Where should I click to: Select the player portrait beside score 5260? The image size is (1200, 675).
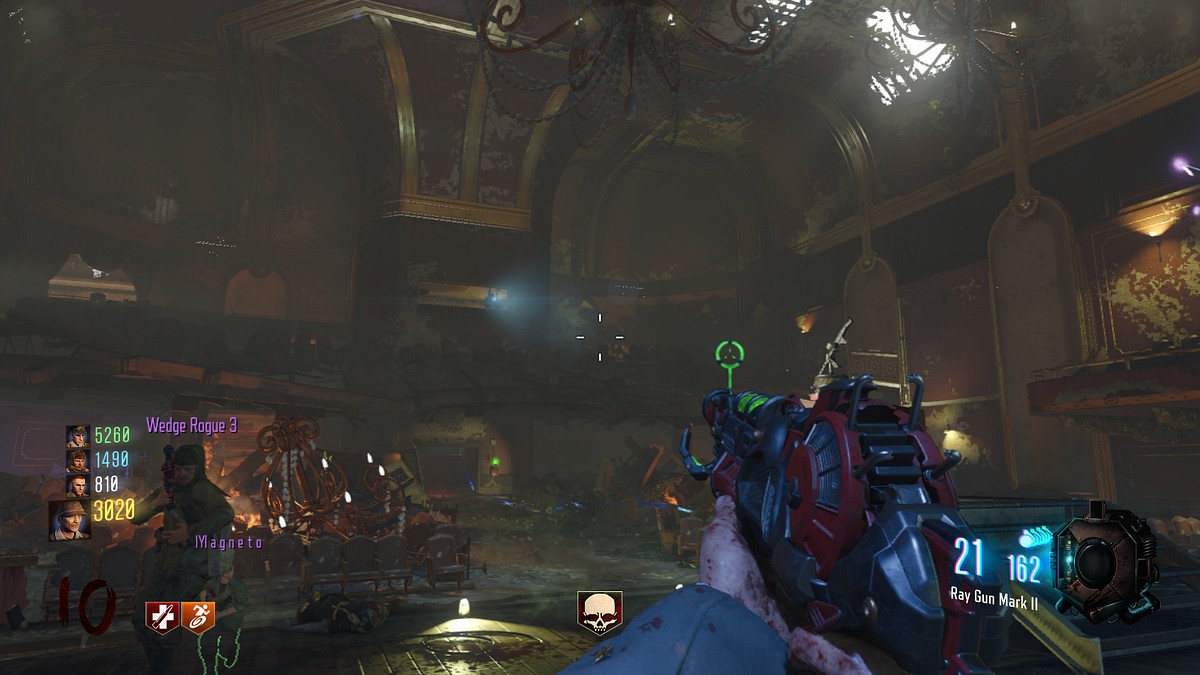click(78, 436)
